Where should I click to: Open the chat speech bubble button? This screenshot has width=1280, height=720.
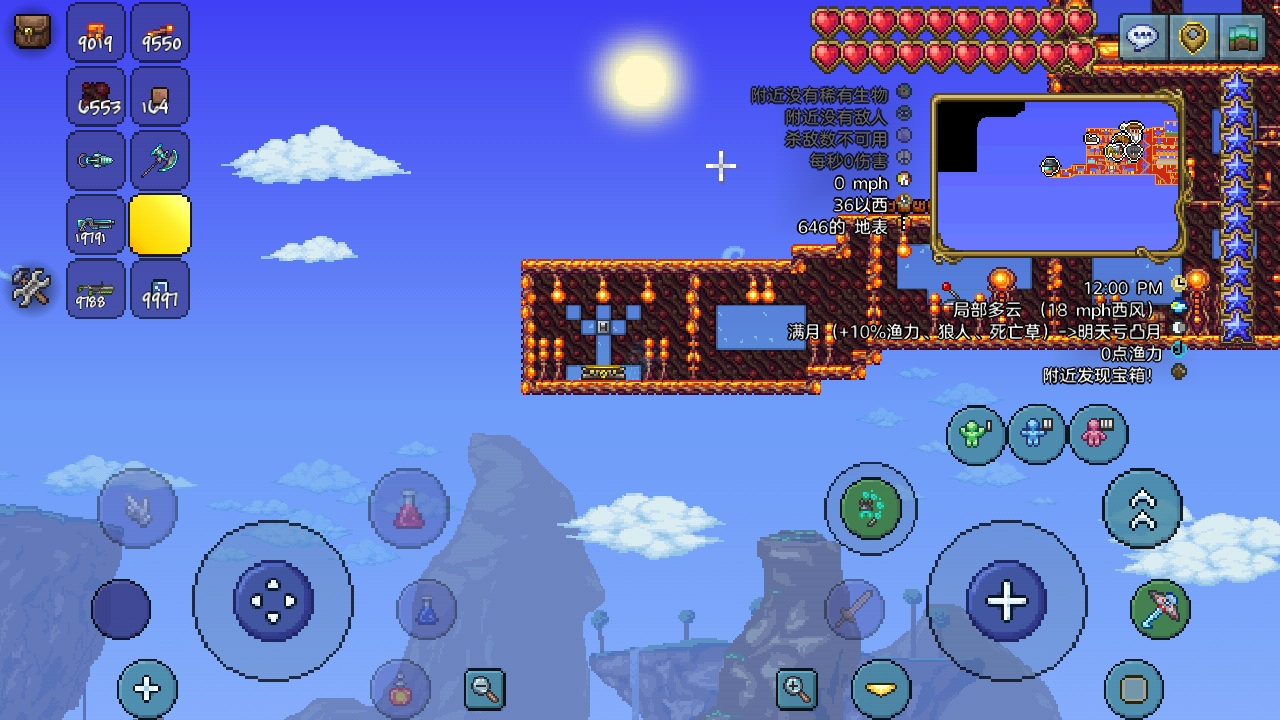click(1142, 38)
